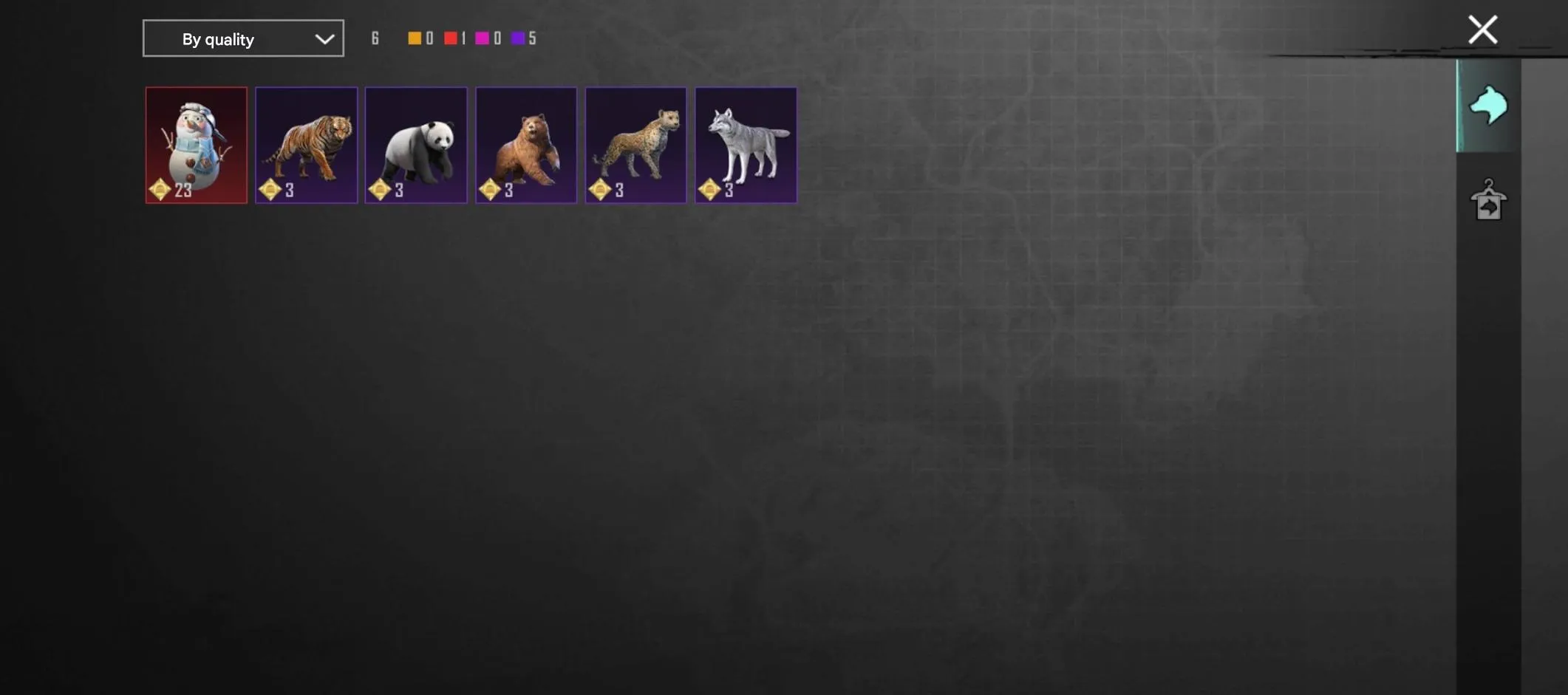Click the red quality count label showing 1
The width and height of the screenshot is (1568, 695).
point(463,38)
